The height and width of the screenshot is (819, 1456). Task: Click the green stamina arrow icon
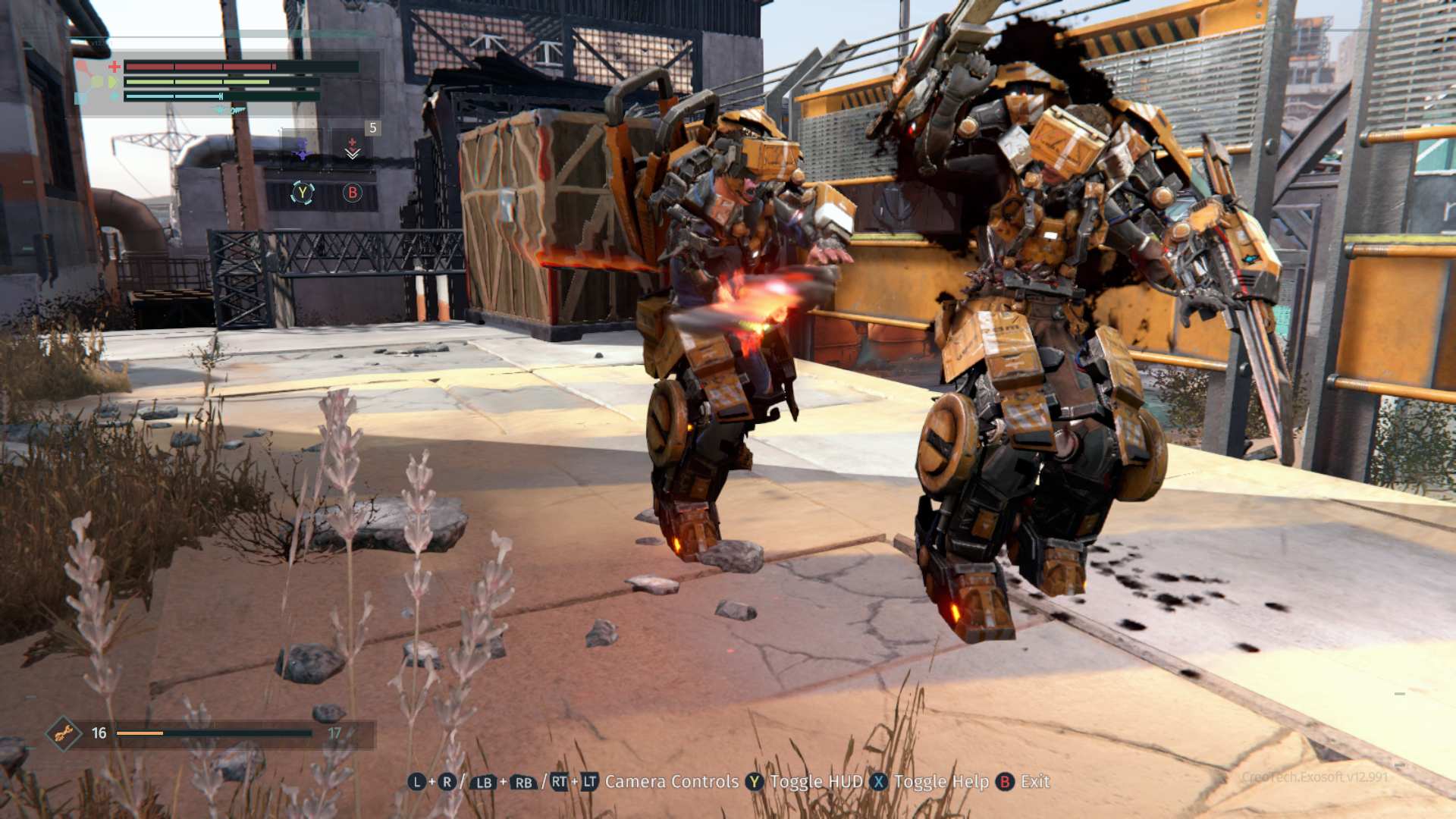pos(113,81)
